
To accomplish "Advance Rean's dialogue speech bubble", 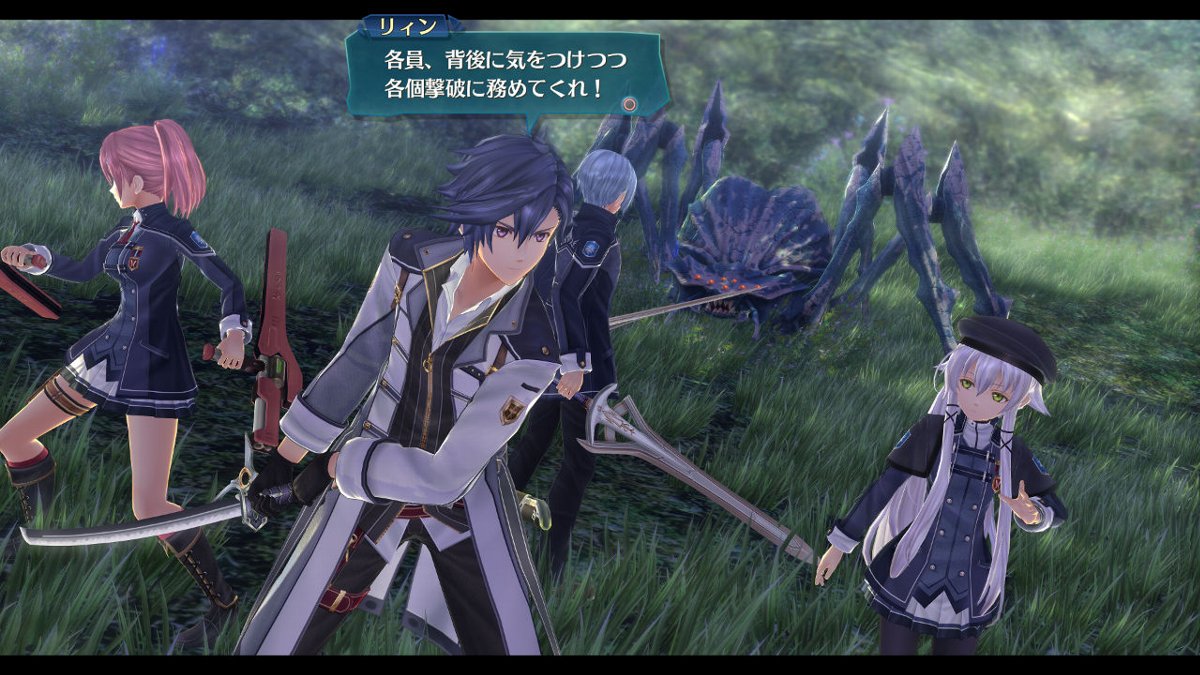I will pos(629,103).
